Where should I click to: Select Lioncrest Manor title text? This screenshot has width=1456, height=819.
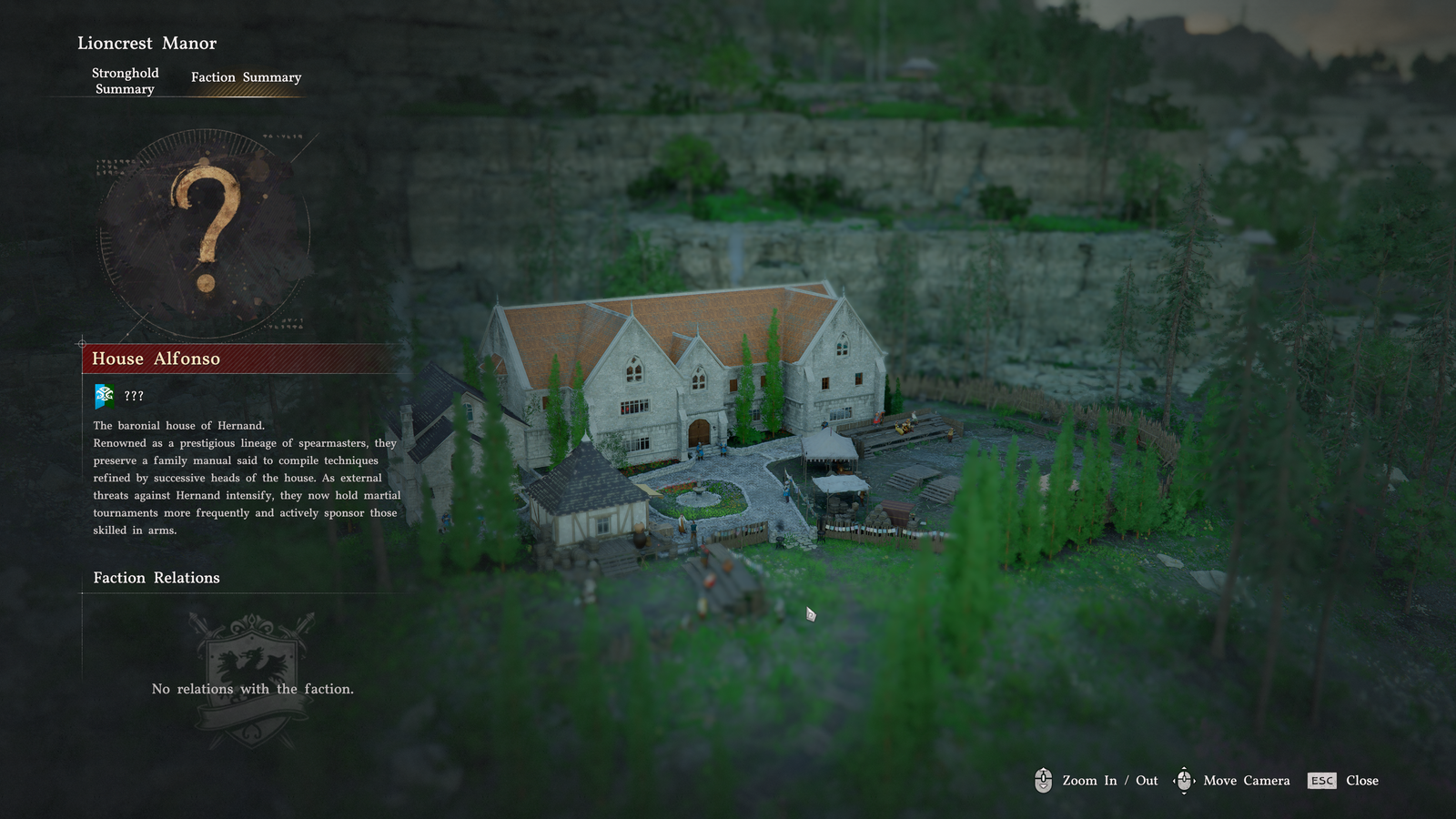pos(147,43)
